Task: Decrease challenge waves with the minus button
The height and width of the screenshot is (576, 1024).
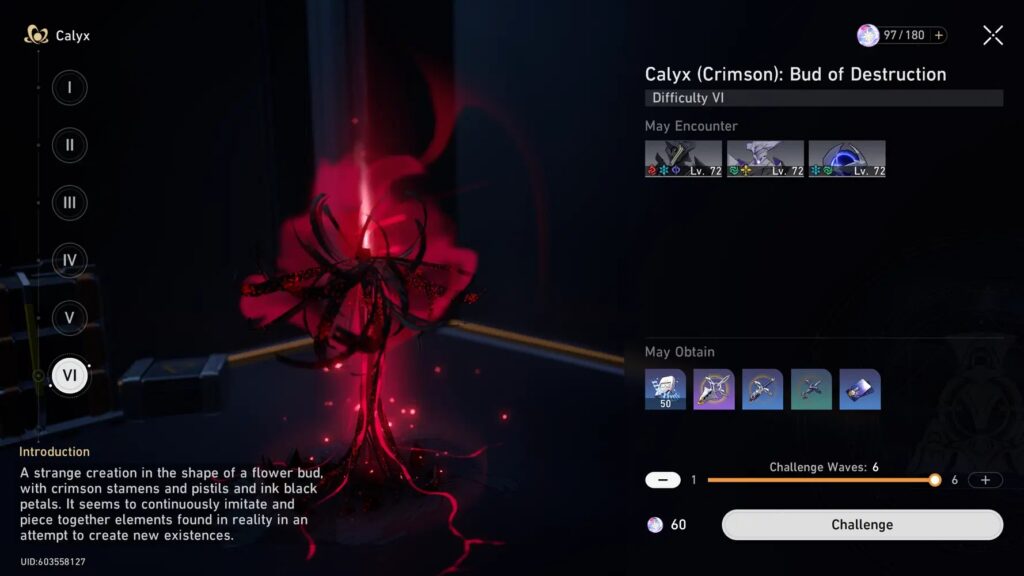Action: (x=663, y=480)
